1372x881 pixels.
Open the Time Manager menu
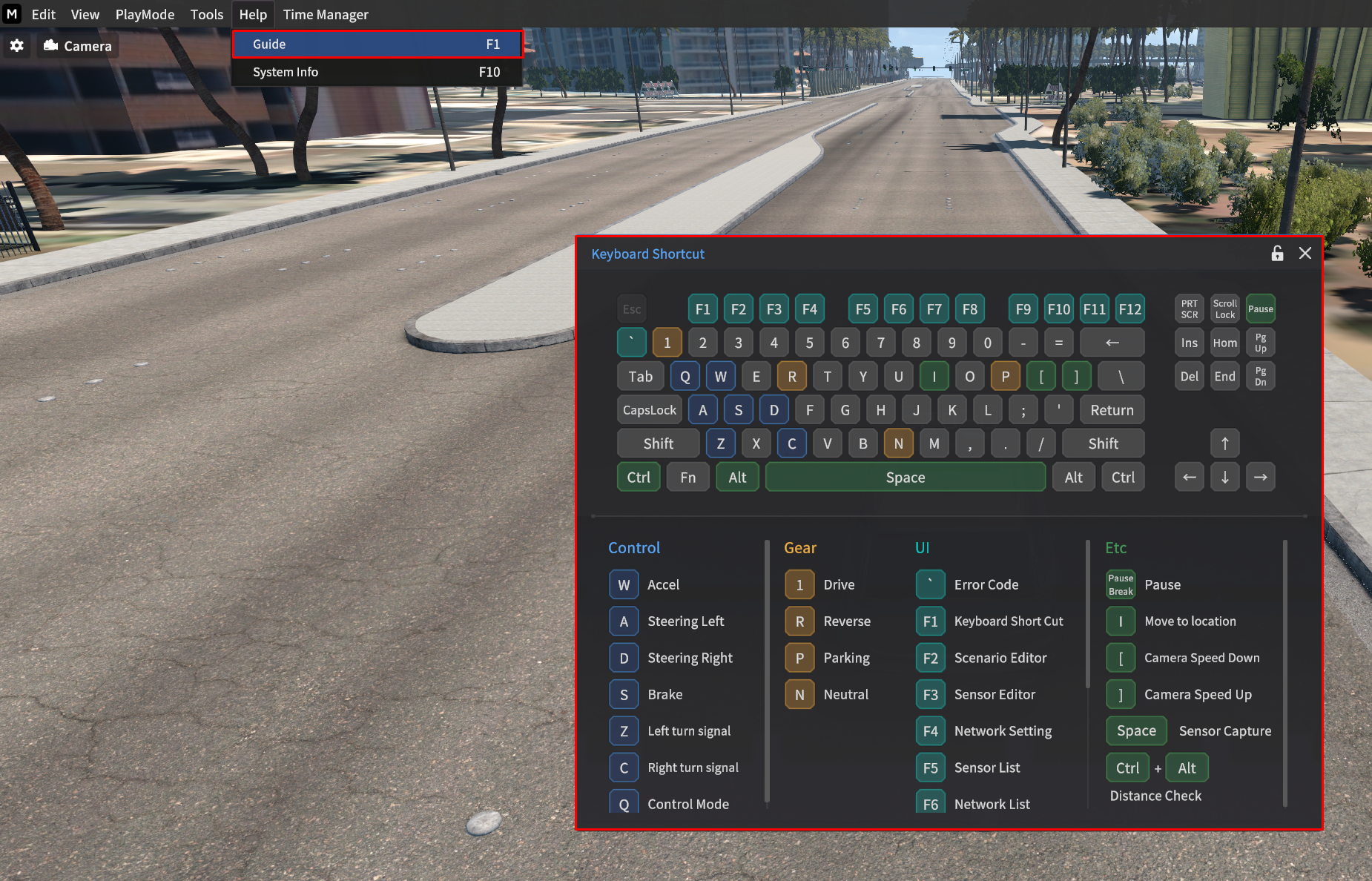[x=326, y=14]
